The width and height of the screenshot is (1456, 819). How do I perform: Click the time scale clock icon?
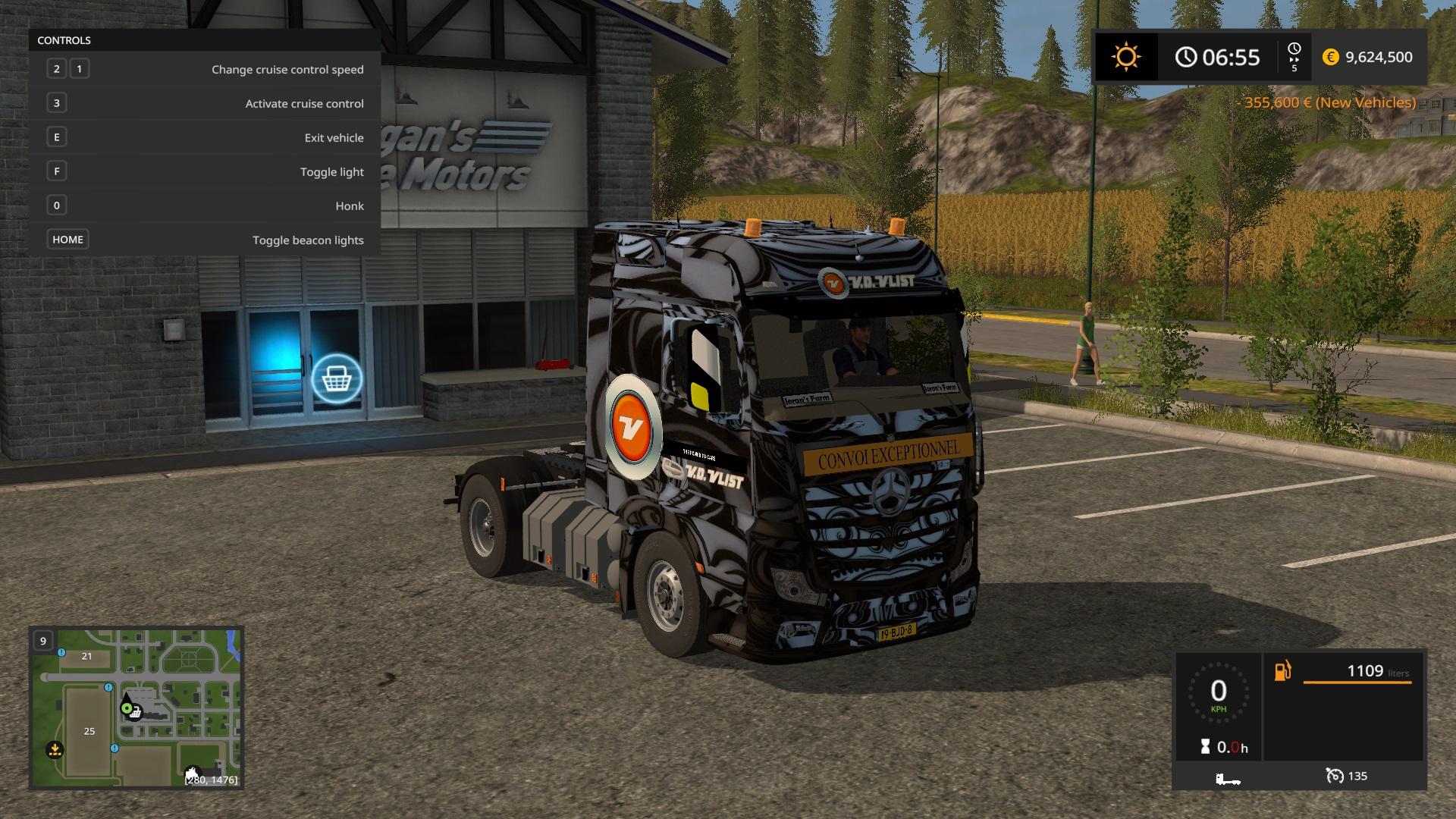coord(1294,52)
